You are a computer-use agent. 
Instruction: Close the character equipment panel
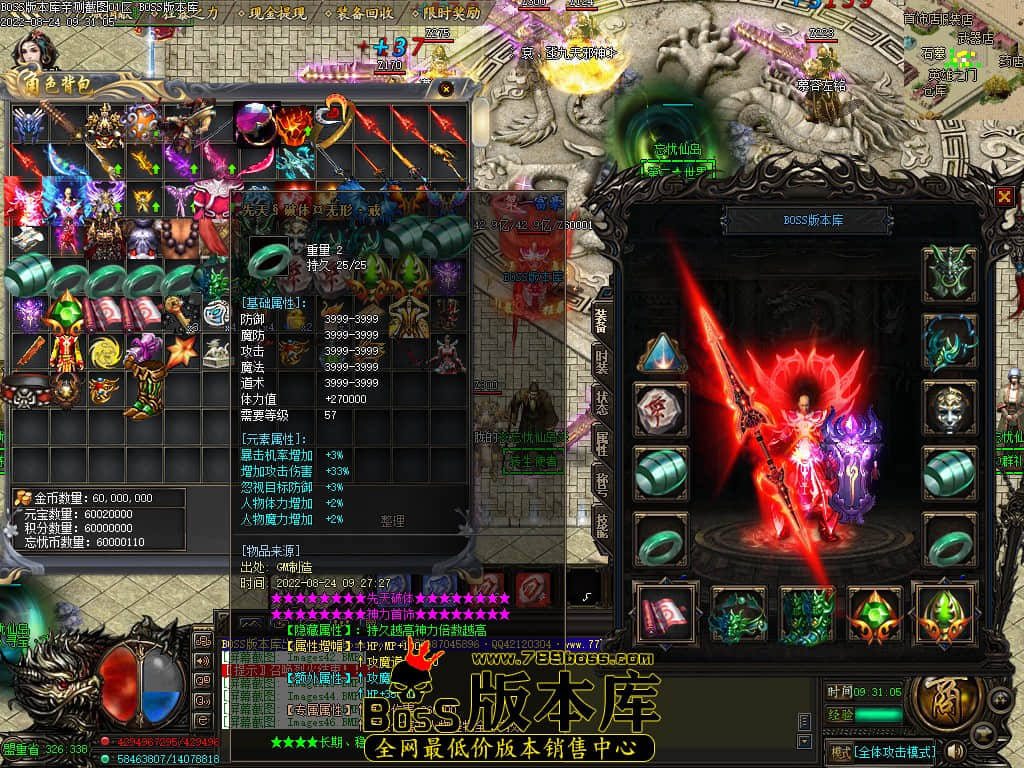tap(1004, 197)
